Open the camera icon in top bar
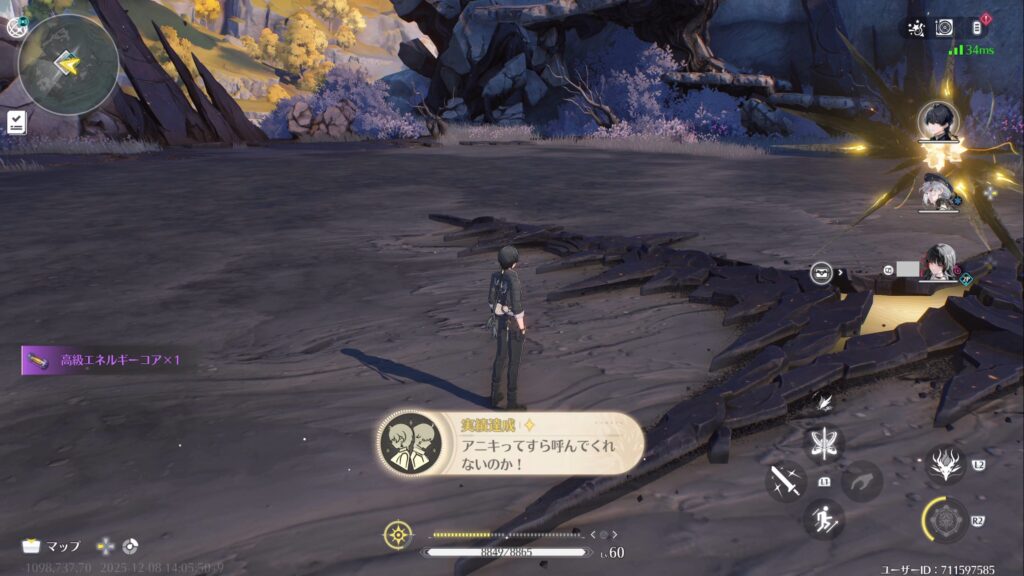The height and width of the screenshot is (576, 1024). pos(945,28)
